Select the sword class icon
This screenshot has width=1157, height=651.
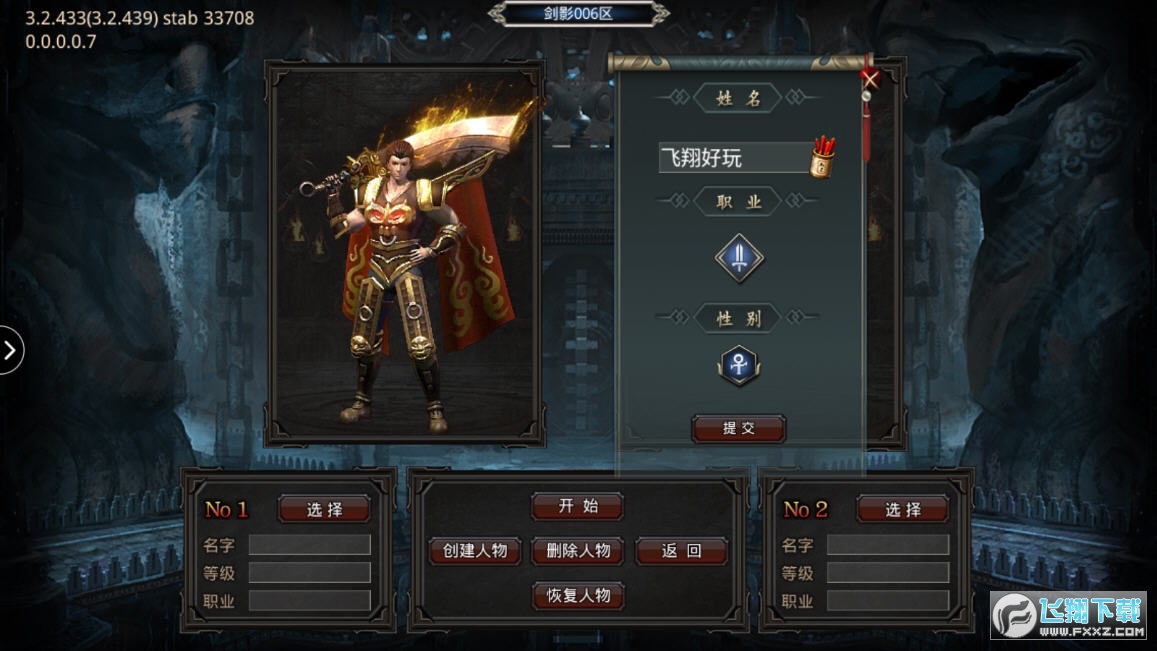(739, 259)
